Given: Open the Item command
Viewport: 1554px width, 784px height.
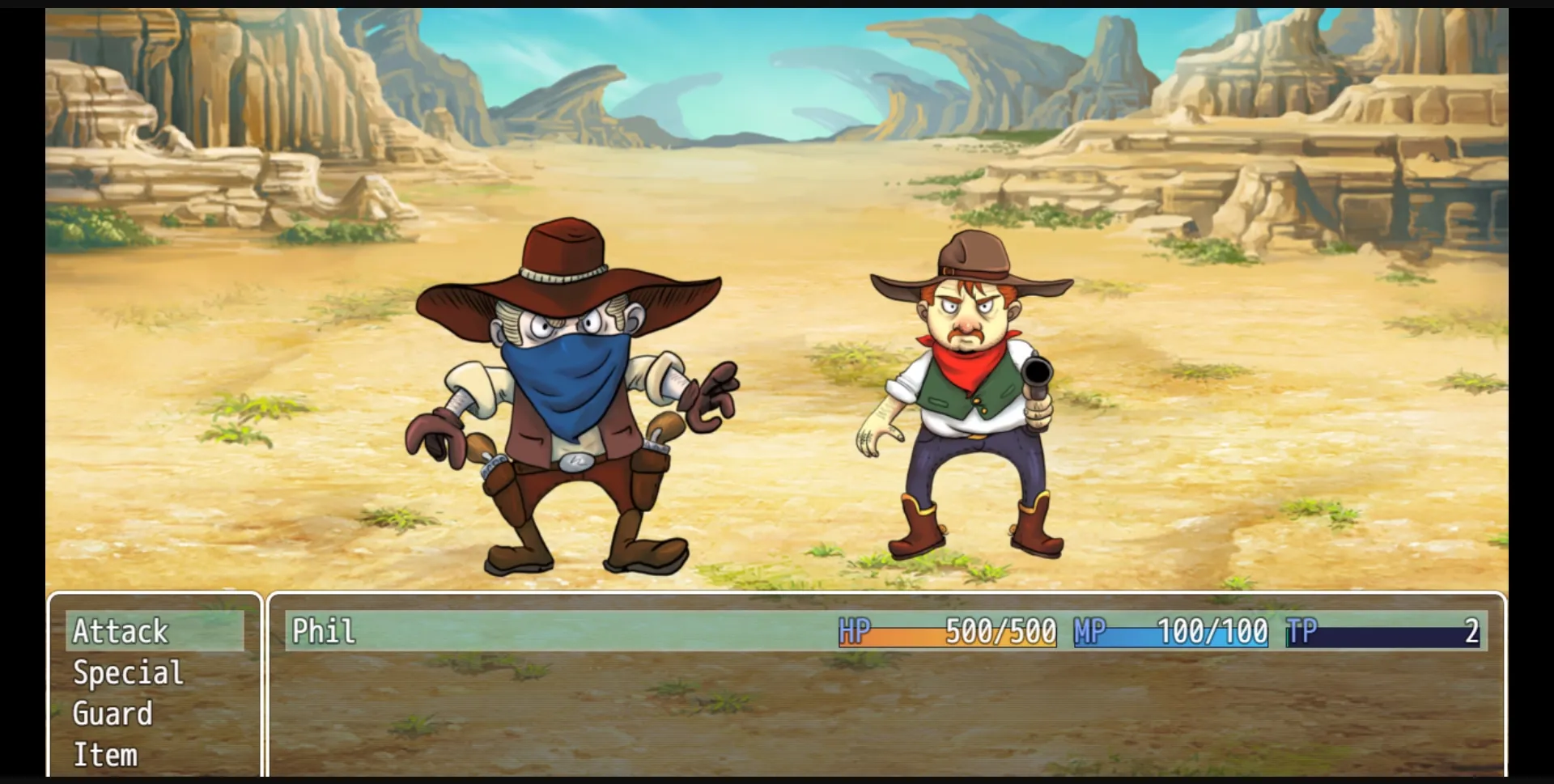Looking at the screenshot, I should (104, 754).
